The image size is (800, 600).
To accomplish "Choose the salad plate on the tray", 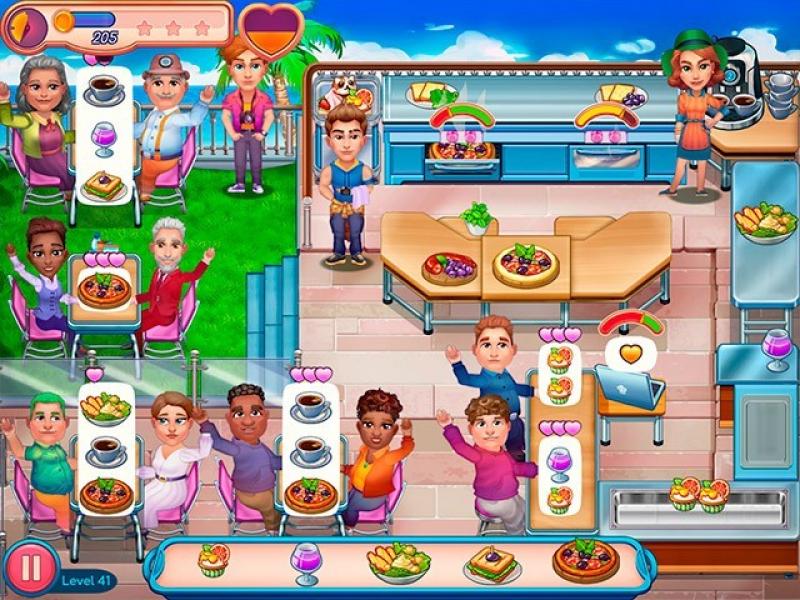I will coord(397,563).
